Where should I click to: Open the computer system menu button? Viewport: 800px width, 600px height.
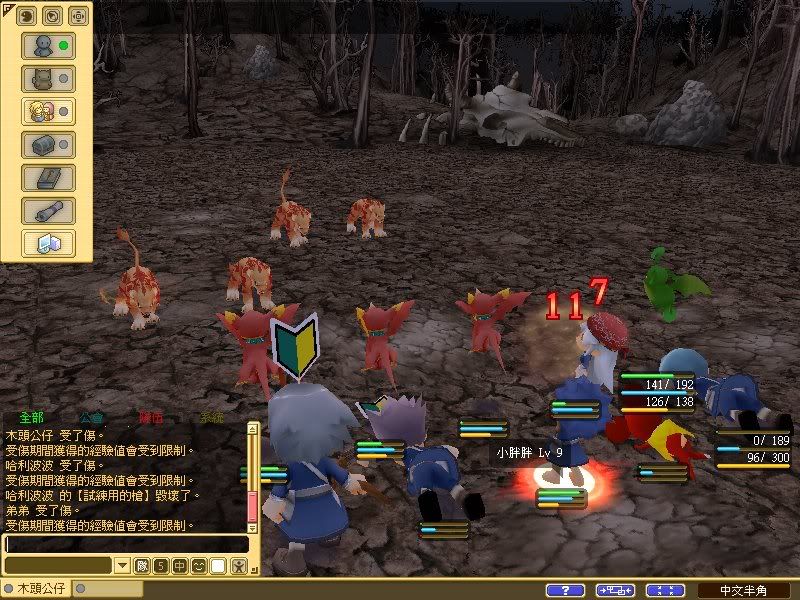pyautogui.click(x=48, y=243)
